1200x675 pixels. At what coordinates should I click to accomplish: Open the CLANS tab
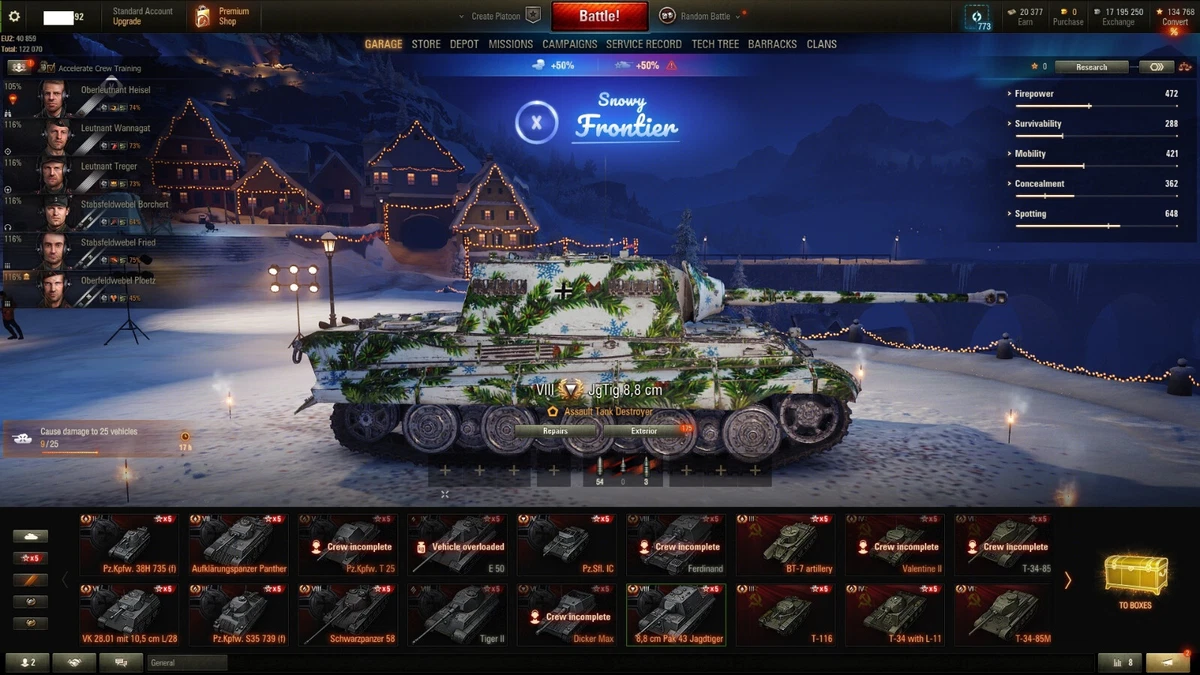821,44
